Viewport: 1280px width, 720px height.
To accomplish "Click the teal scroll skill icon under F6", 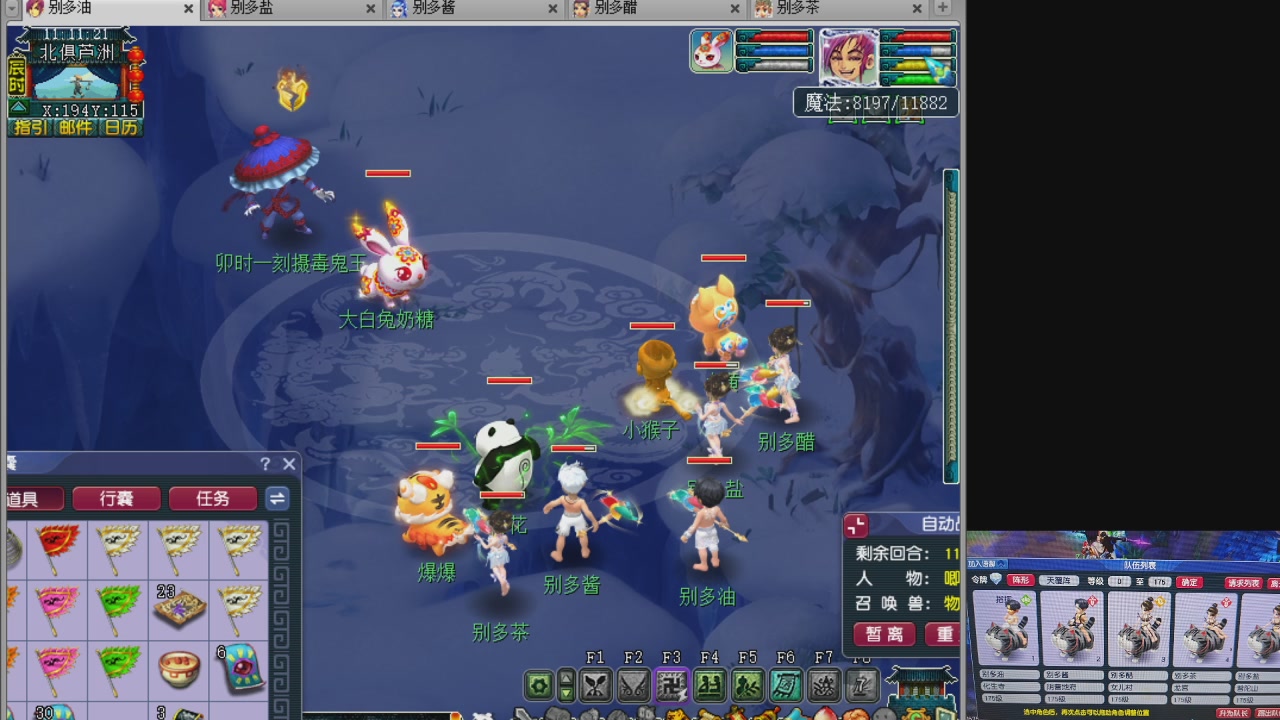I will click(x=786, y=686).
